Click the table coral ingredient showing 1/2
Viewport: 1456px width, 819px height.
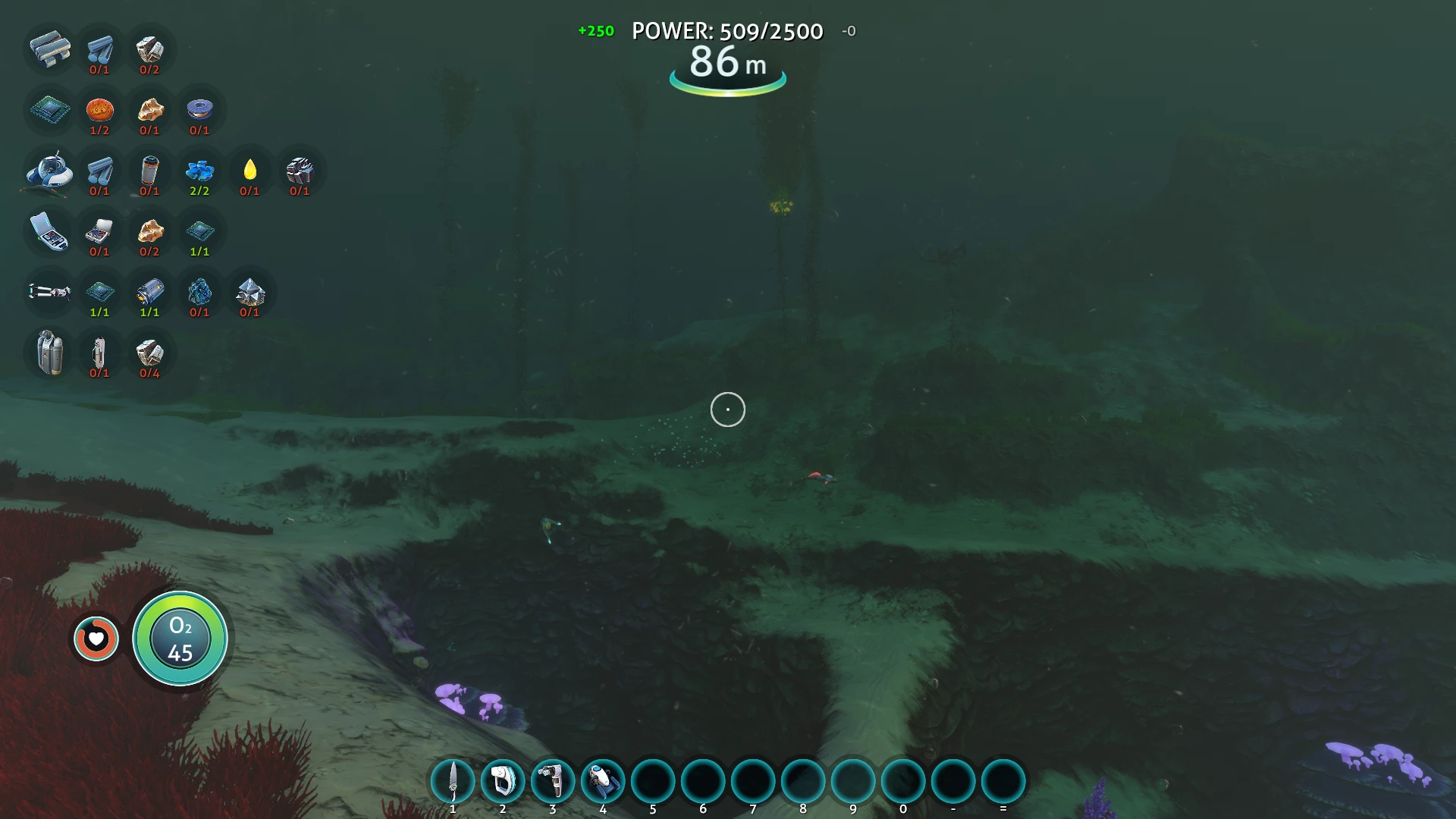[x=99, y=110]
